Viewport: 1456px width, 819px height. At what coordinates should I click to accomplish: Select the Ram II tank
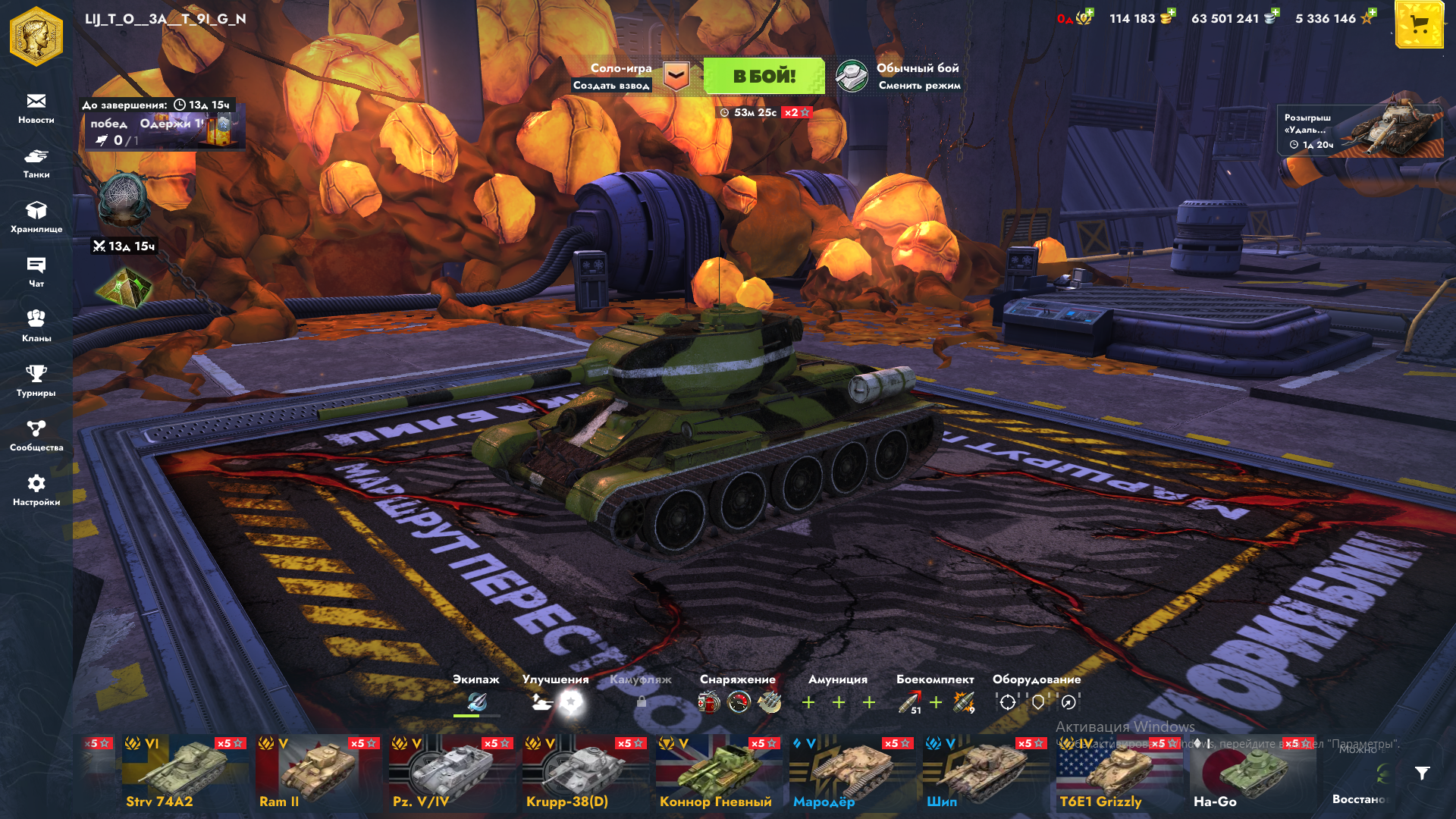[318, 773]
